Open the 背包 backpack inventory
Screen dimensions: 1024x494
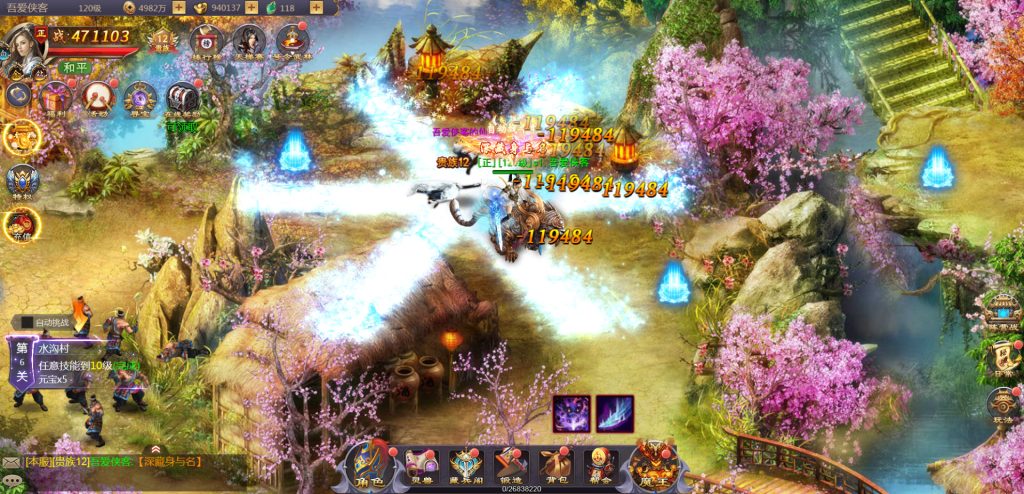click(556, 464)
